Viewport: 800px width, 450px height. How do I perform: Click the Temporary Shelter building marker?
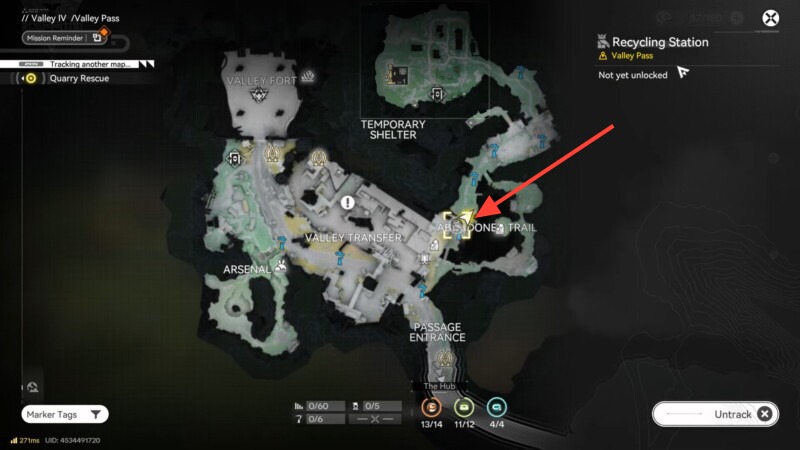[400, 74]
